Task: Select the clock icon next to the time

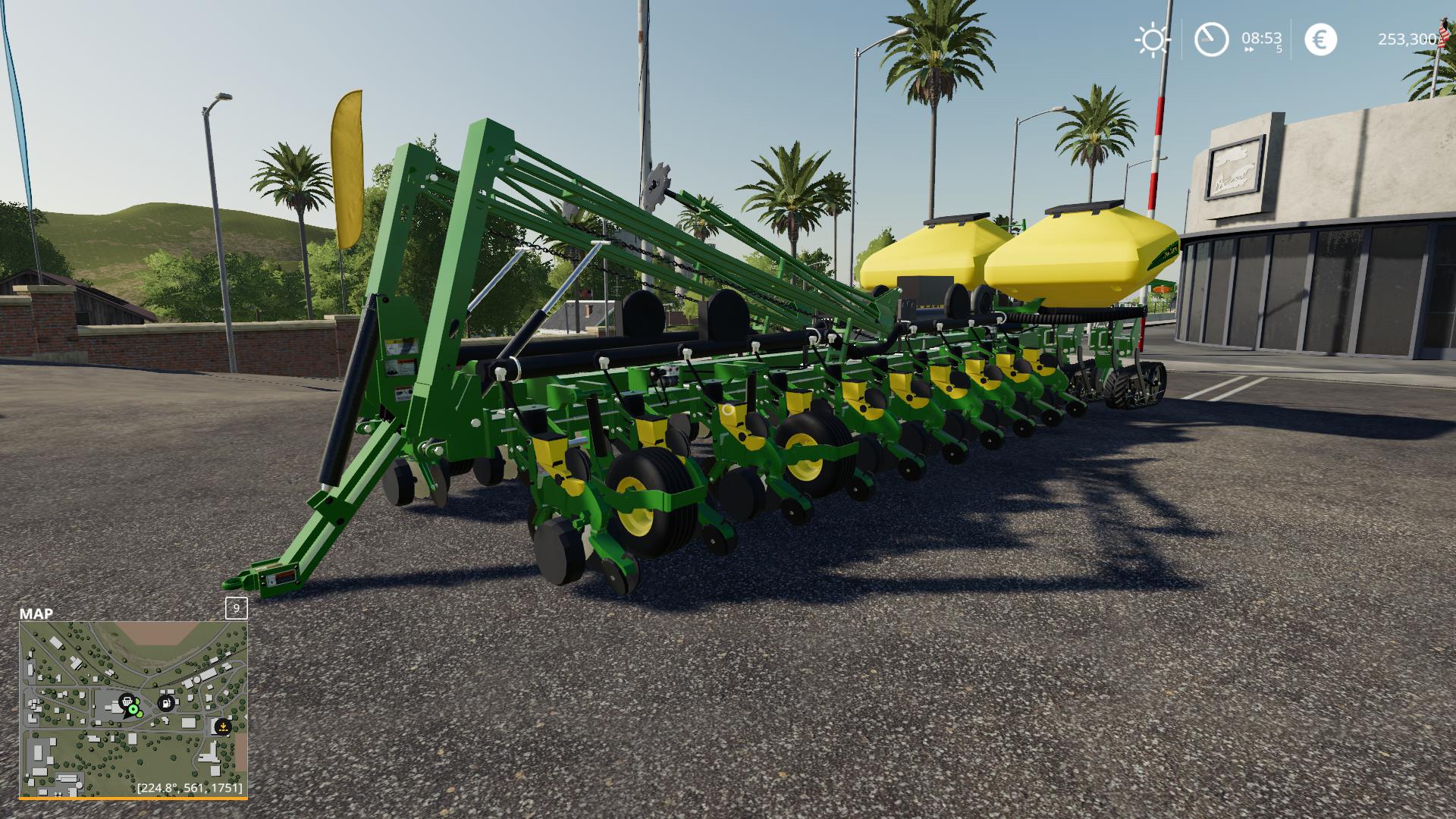Action: 1211,40
